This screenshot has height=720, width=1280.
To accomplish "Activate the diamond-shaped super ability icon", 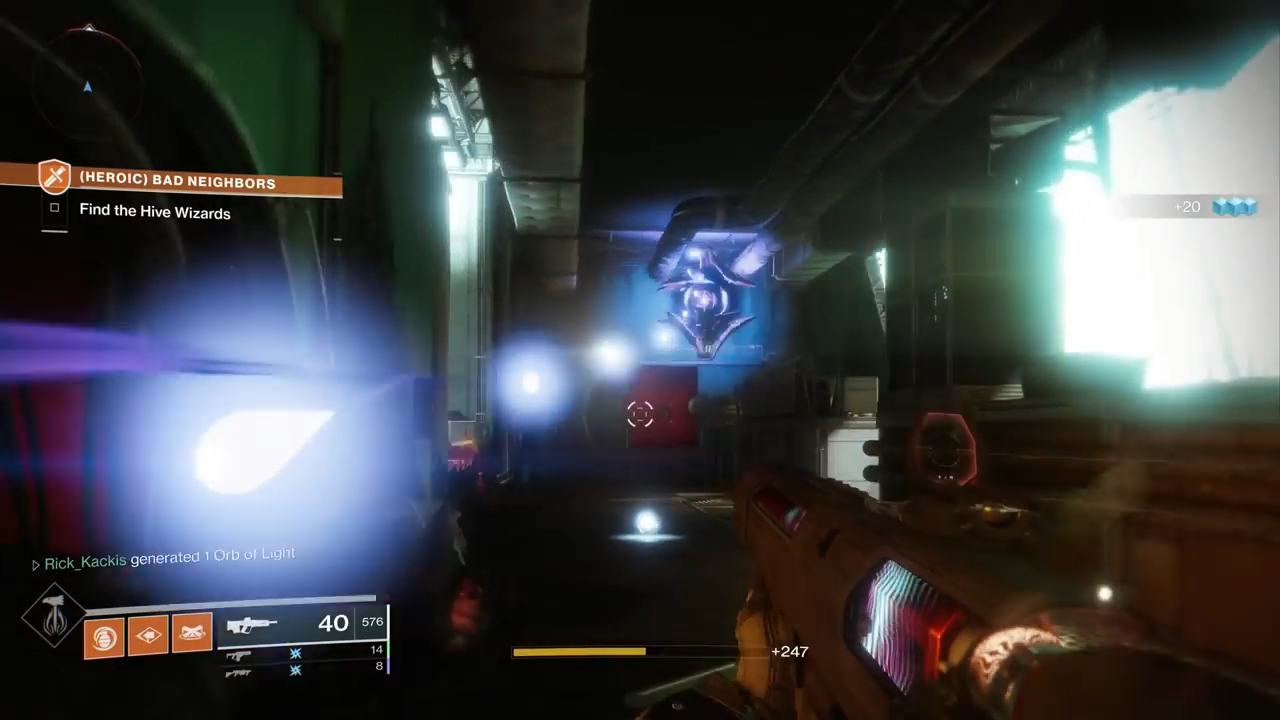I will coord(53,614).
